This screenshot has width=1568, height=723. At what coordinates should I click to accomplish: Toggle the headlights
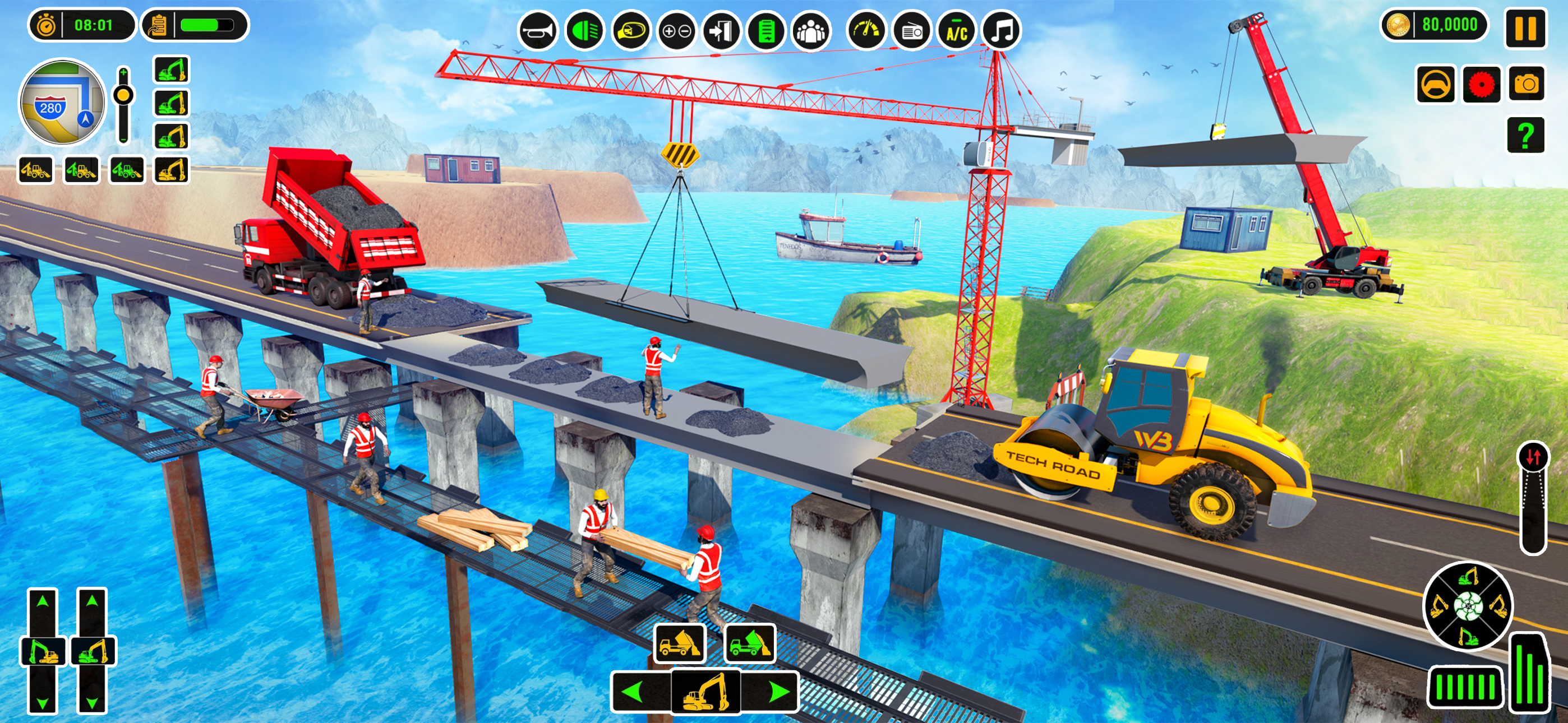[584, 30]
